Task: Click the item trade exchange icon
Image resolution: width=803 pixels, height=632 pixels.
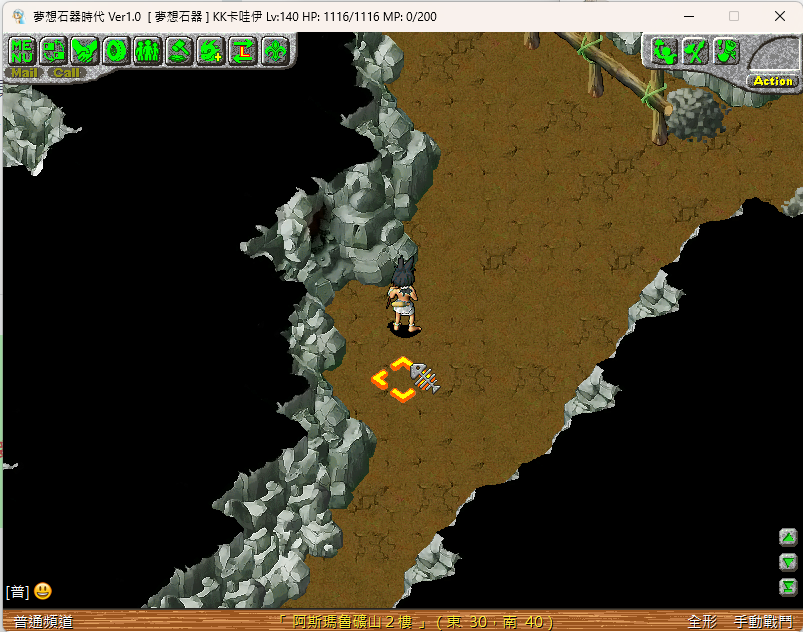Action: tap(53, 50)
